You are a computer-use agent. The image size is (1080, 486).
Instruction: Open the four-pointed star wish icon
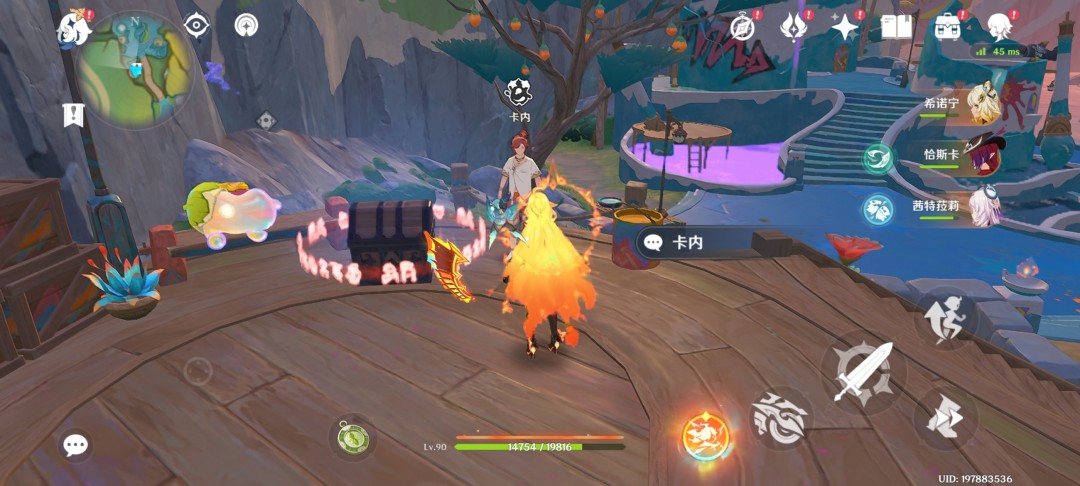click(845, 27)
